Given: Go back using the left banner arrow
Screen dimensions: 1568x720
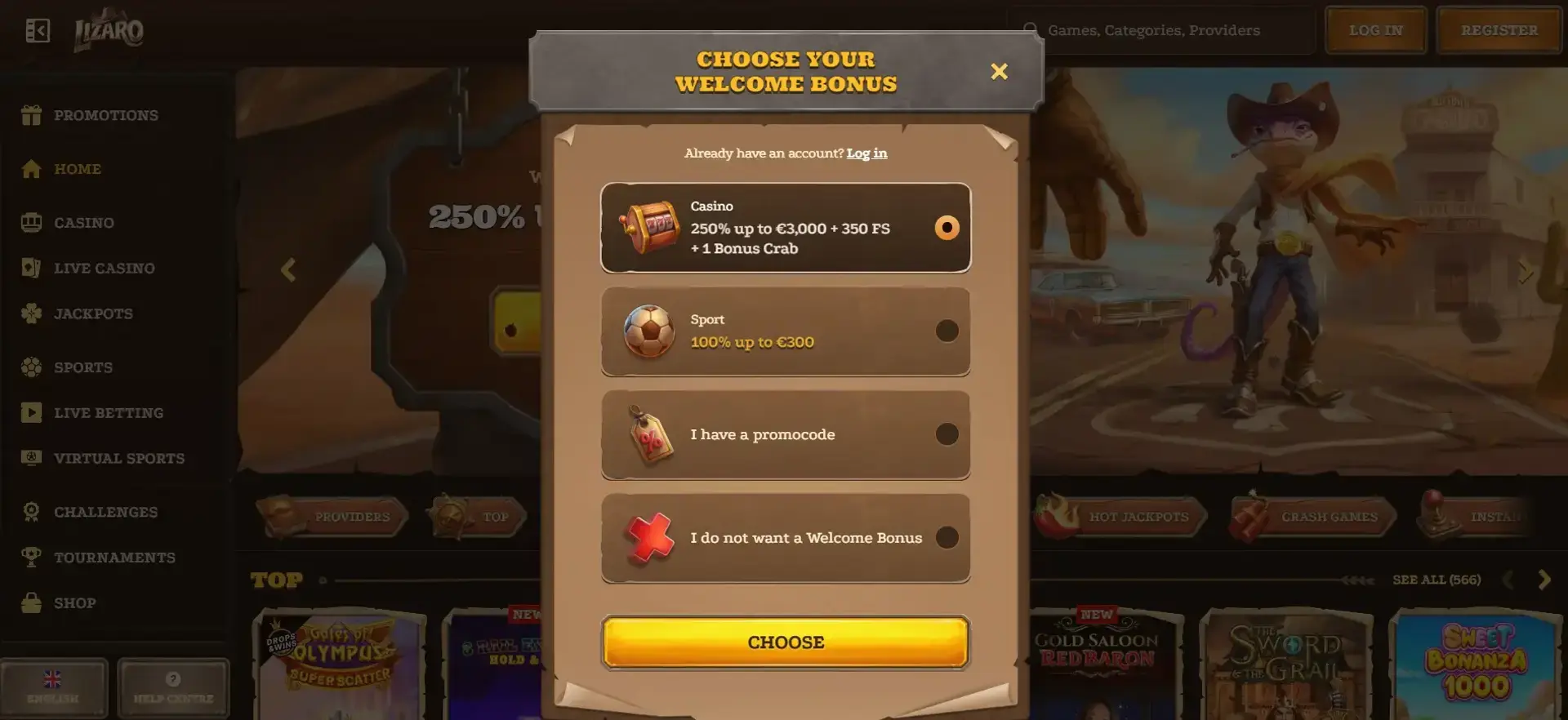Looking at the screenshot, I should (x=287, y=269).
